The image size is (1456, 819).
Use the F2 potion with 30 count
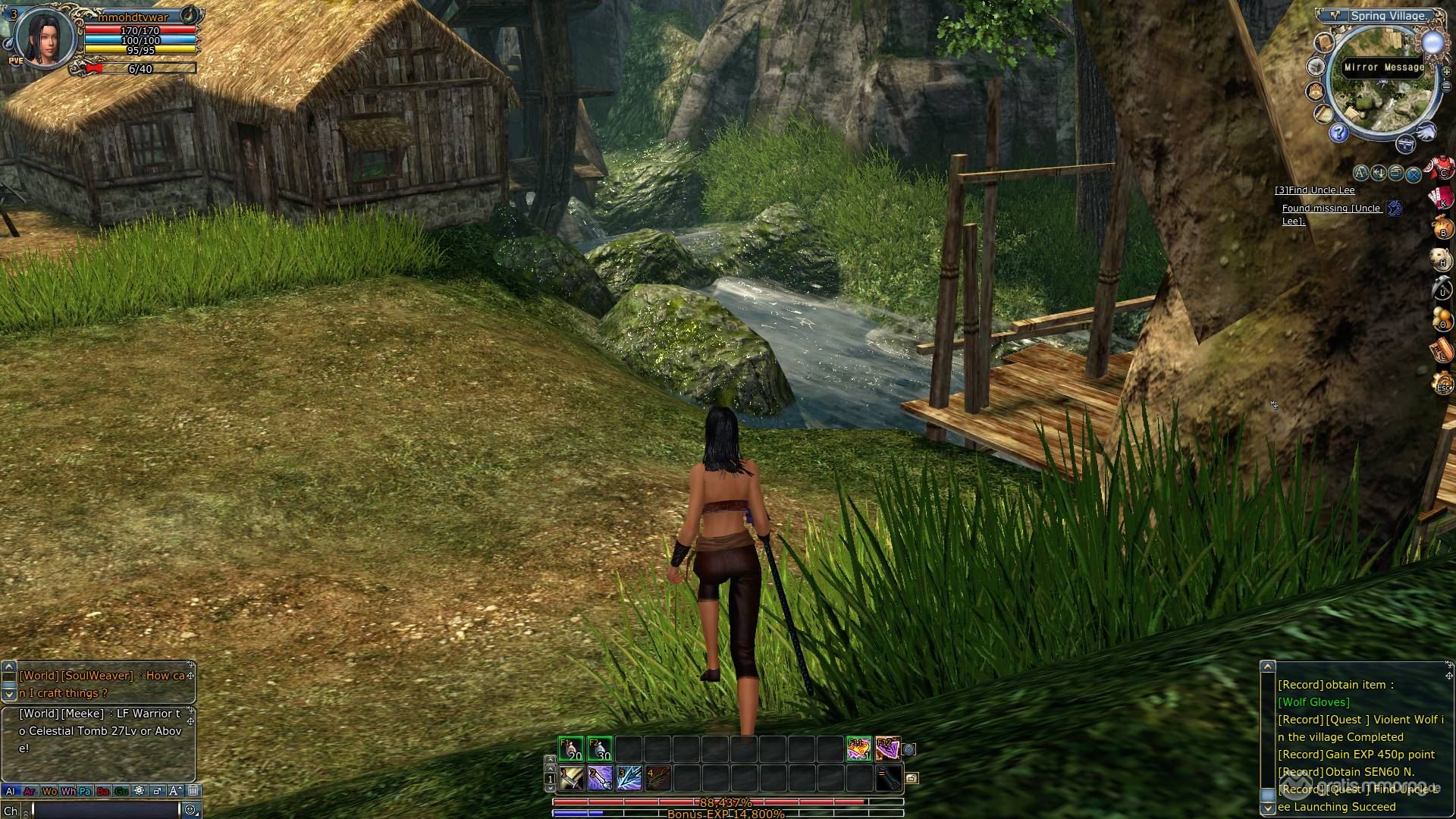600,749
